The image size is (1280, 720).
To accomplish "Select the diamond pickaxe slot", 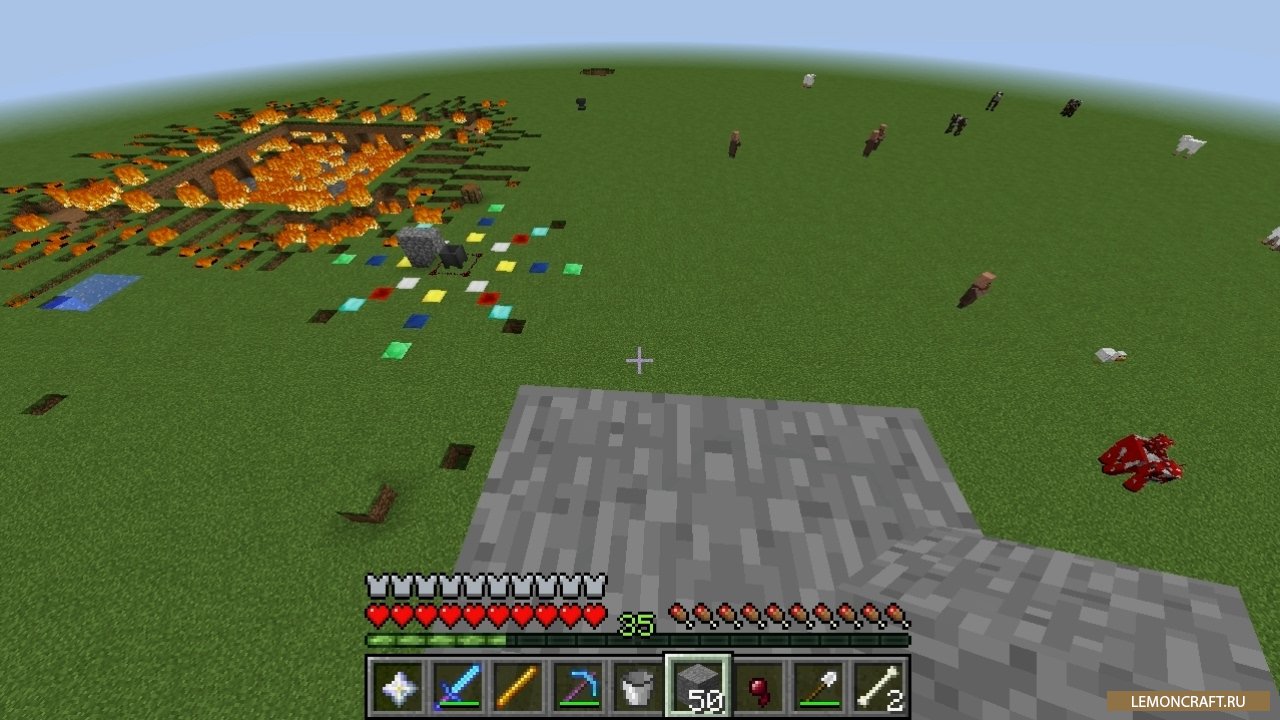I will (x=577, y=686).
